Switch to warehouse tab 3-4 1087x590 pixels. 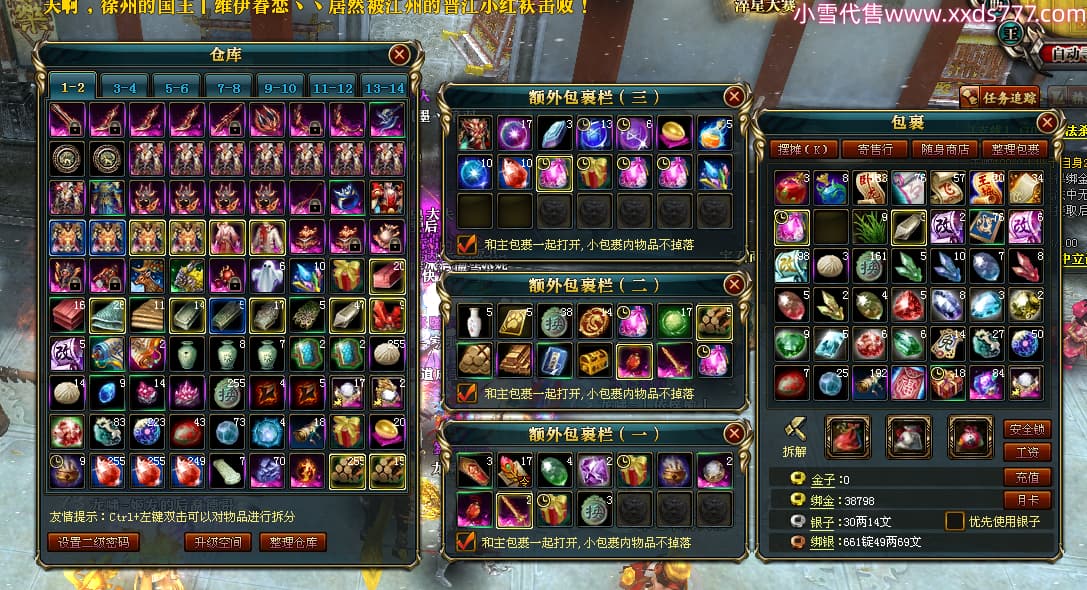coord(125,88)
